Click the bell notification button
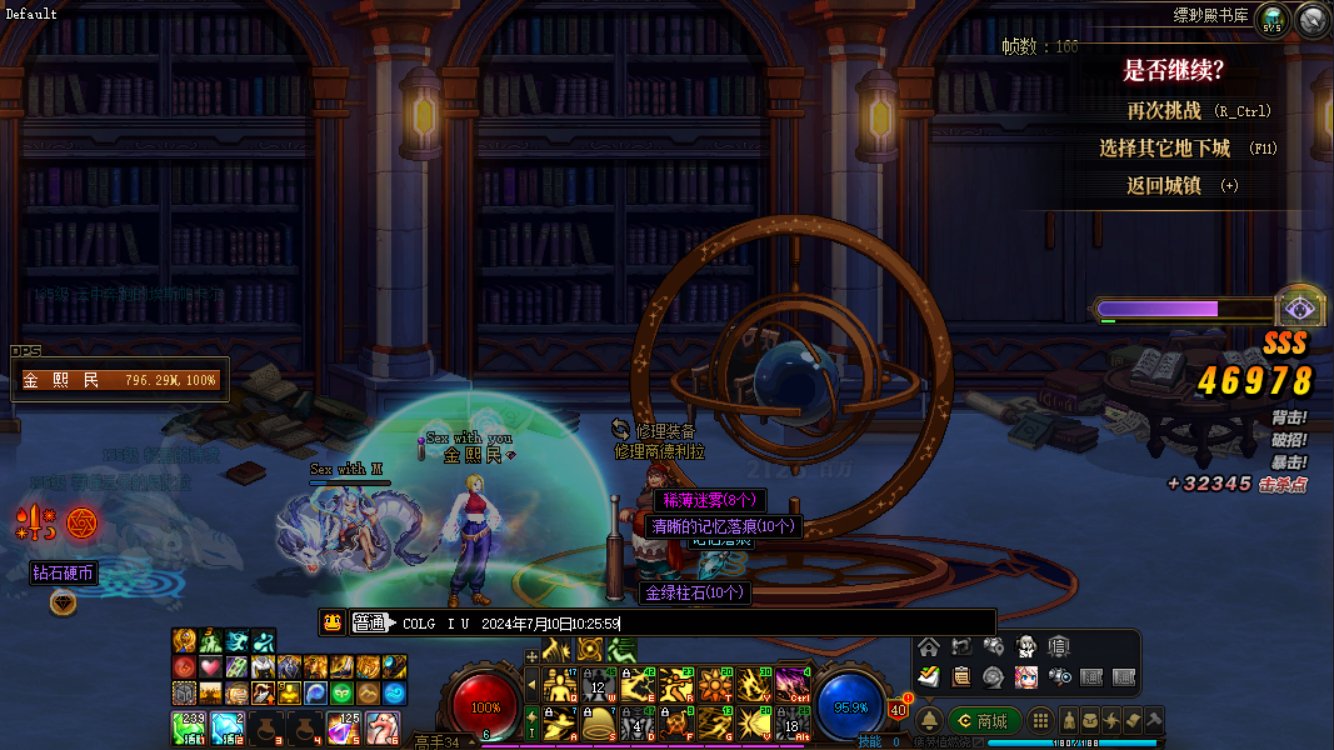Viewport: 1334px width, 750px height. 929,720
